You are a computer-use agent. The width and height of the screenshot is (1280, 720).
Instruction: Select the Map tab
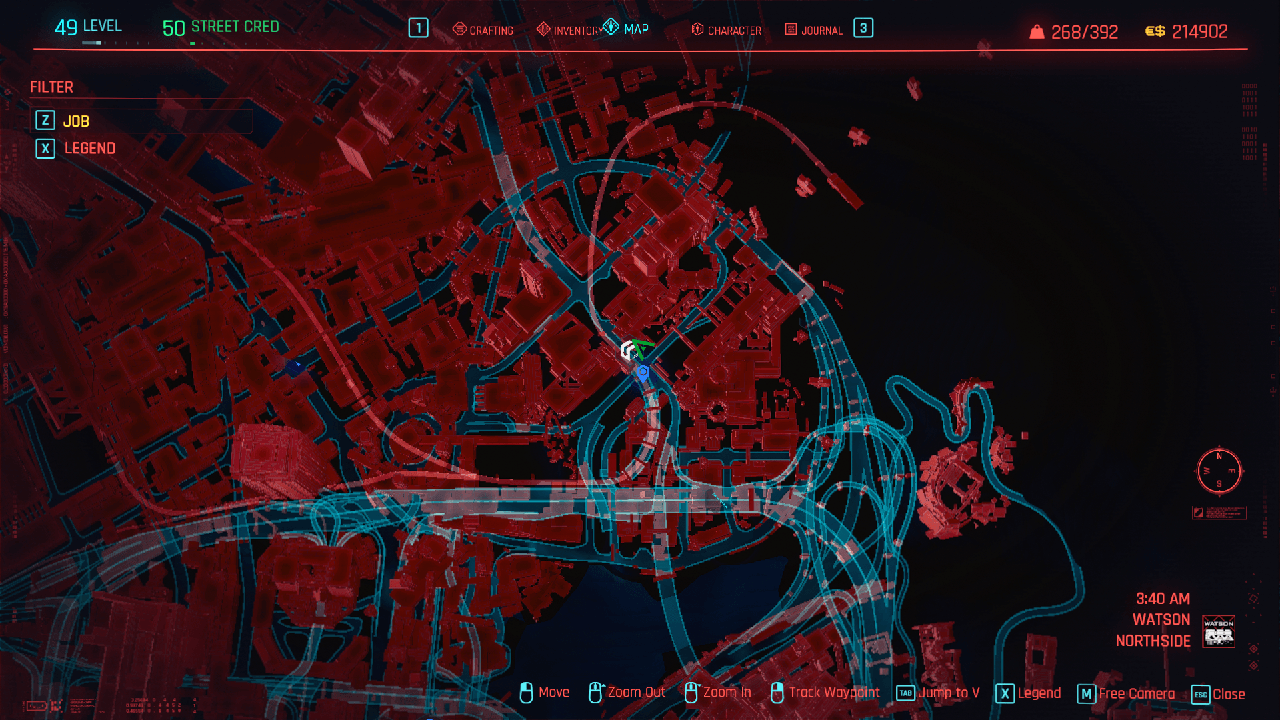tap(626, 29)
